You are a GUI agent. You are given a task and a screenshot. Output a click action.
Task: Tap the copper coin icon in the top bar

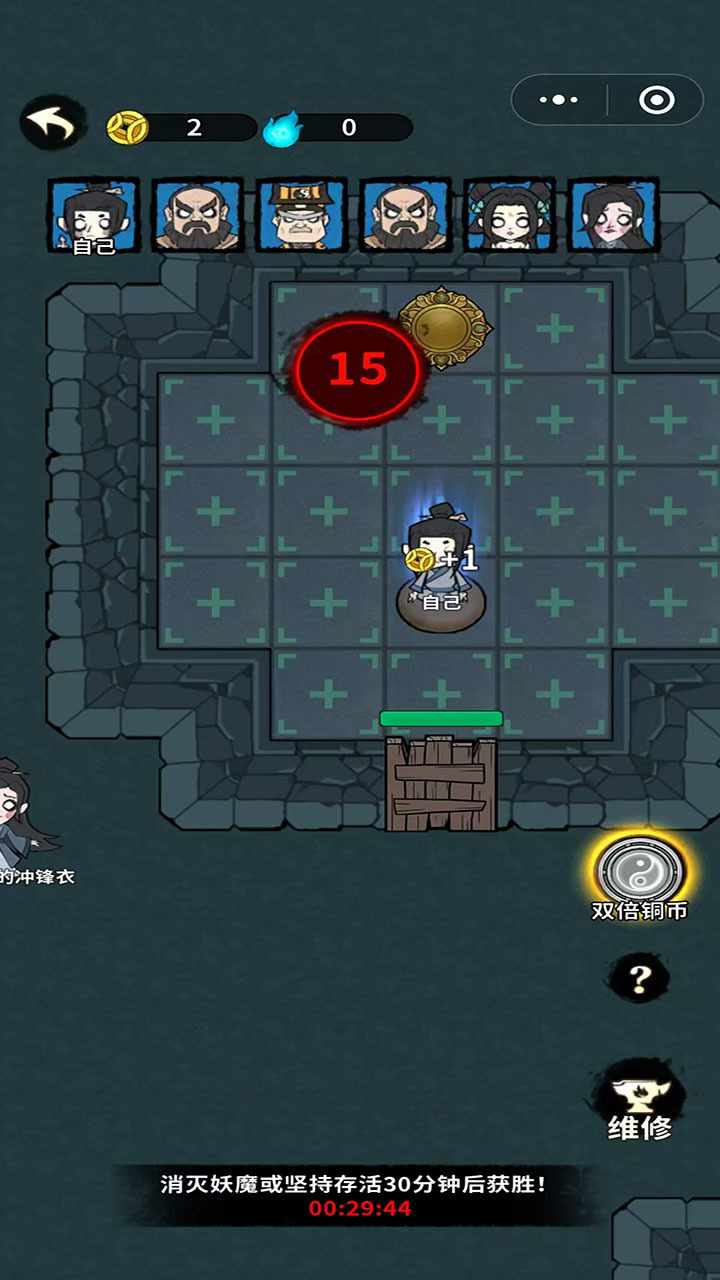[x=127, y=127]
